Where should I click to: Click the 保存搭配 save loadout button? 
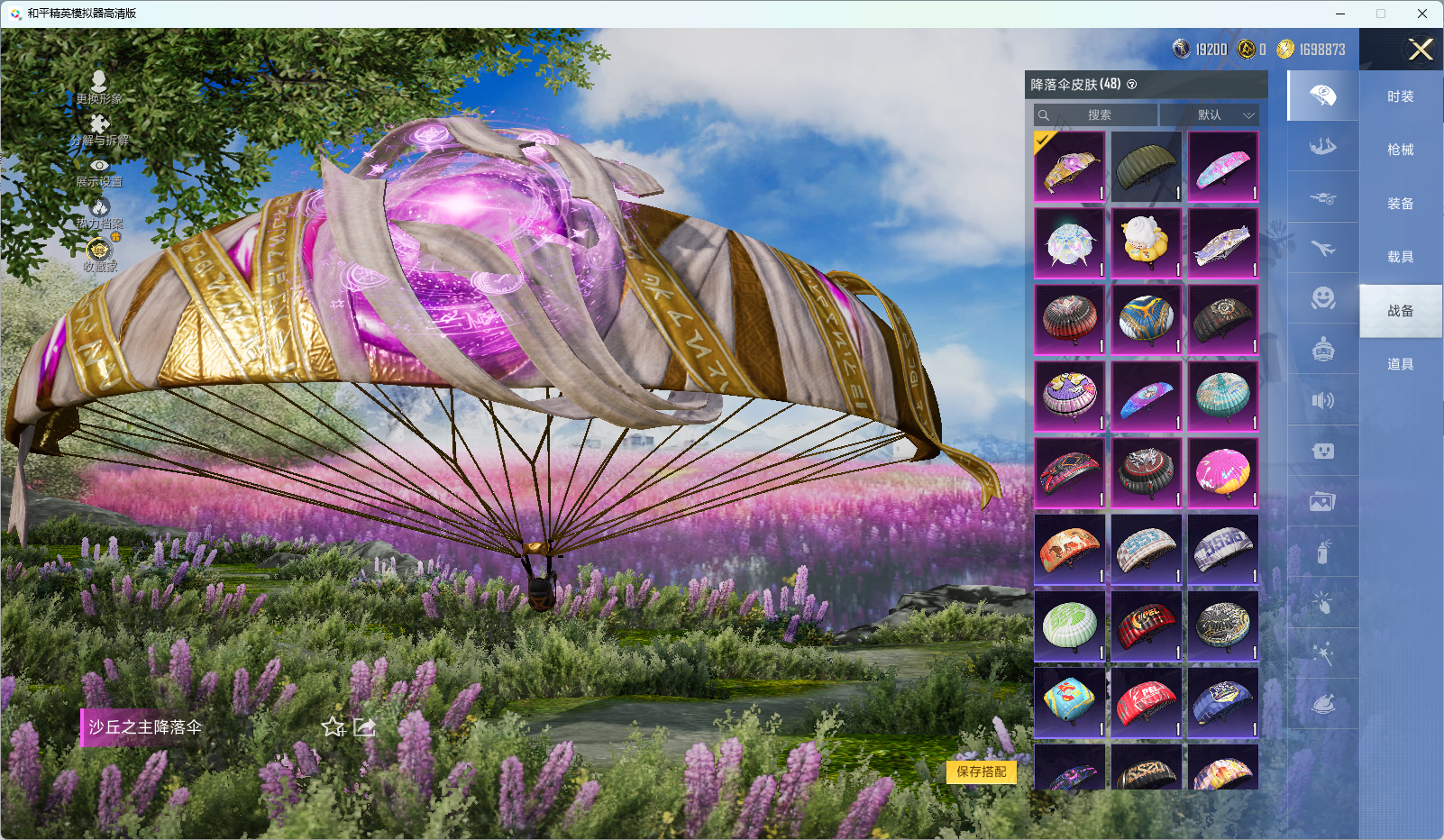[x=982, y=772]
